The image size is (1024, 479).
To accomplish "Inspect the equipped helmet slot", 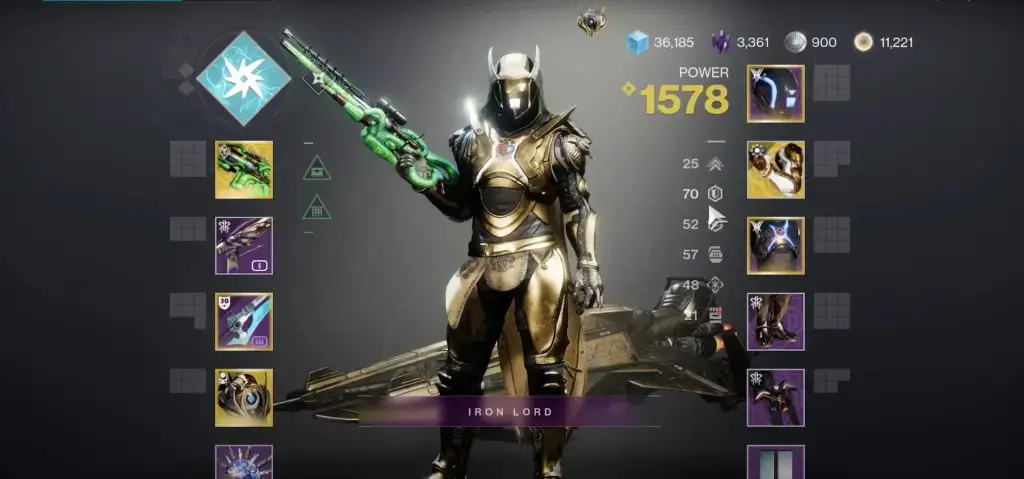I will click(775, 93).
